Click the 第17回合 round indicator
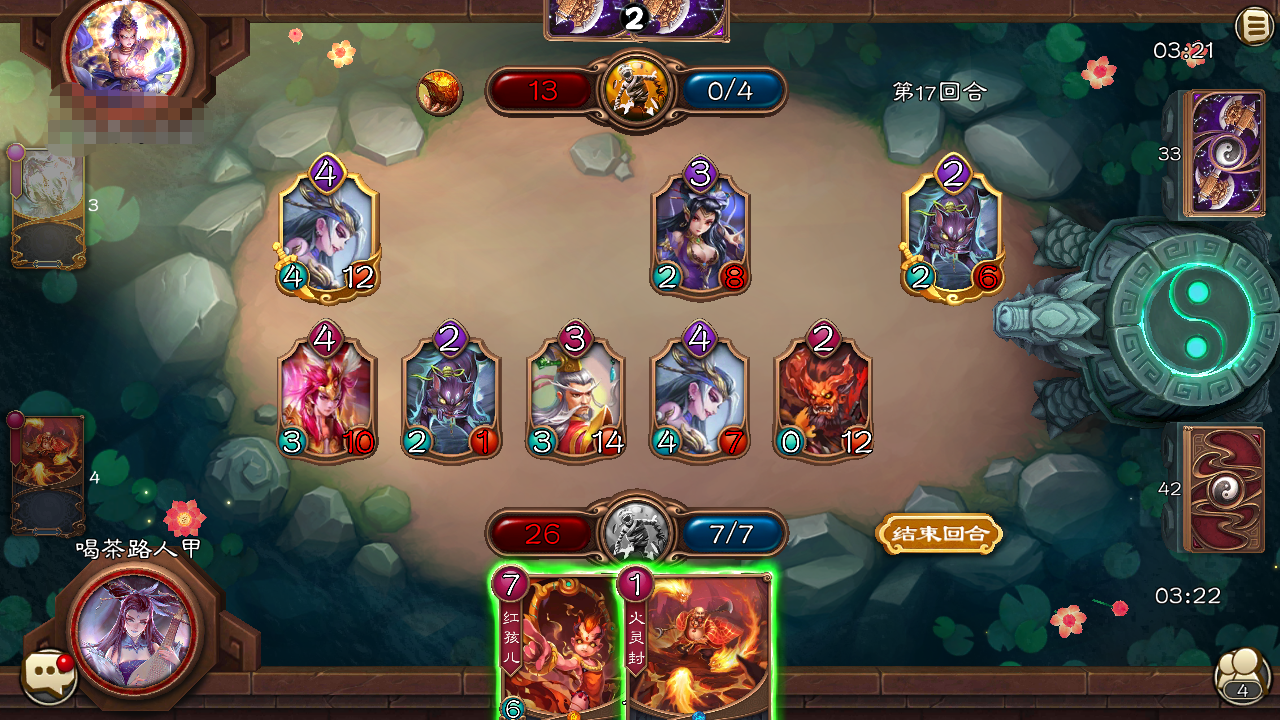 937,90
